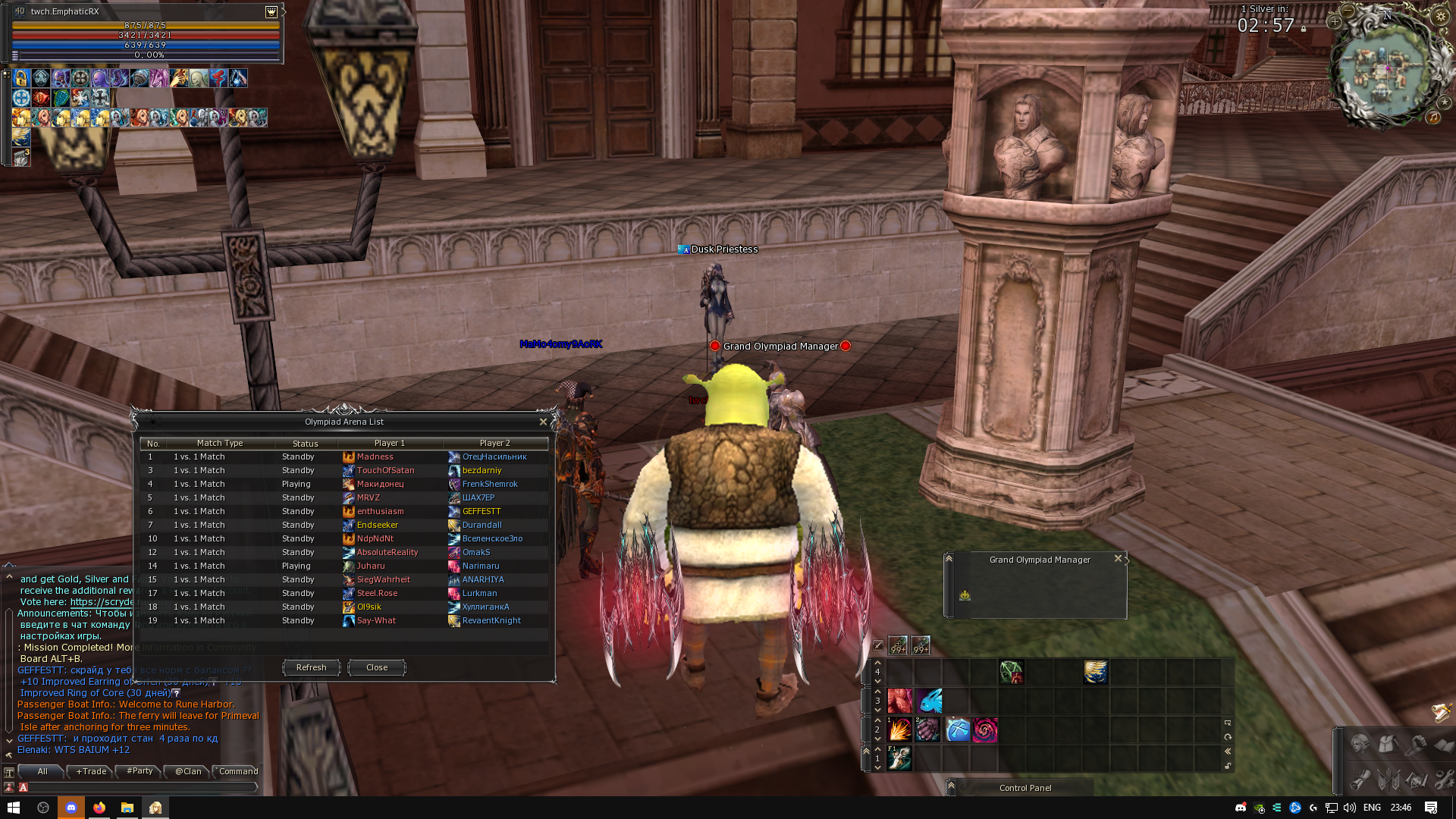Use the pink rose skill icon

pyautogui.click(x=985, y=730)
